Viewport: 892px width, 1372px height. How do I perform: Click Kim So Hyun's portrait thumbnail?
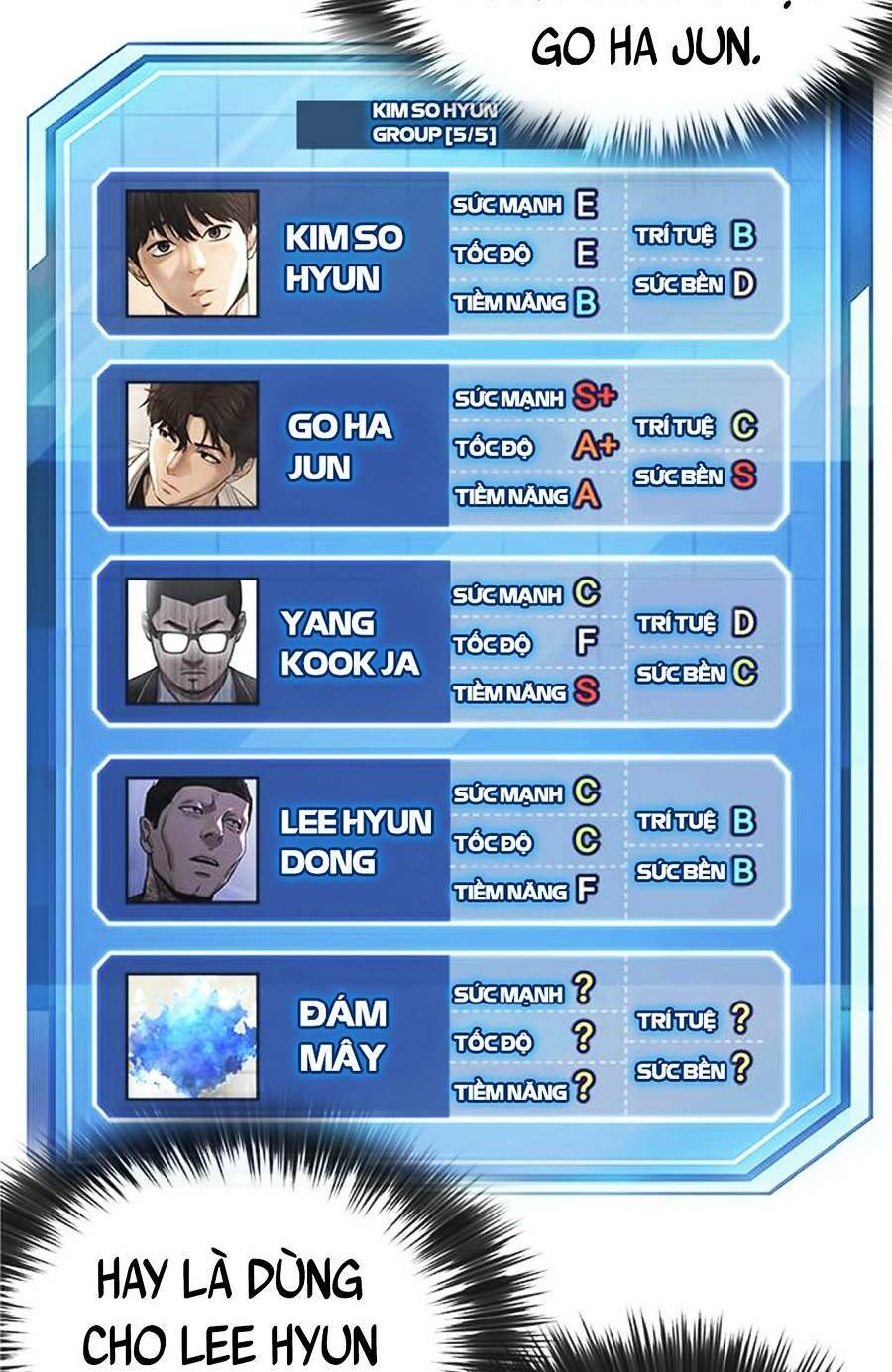click(192, 255)
